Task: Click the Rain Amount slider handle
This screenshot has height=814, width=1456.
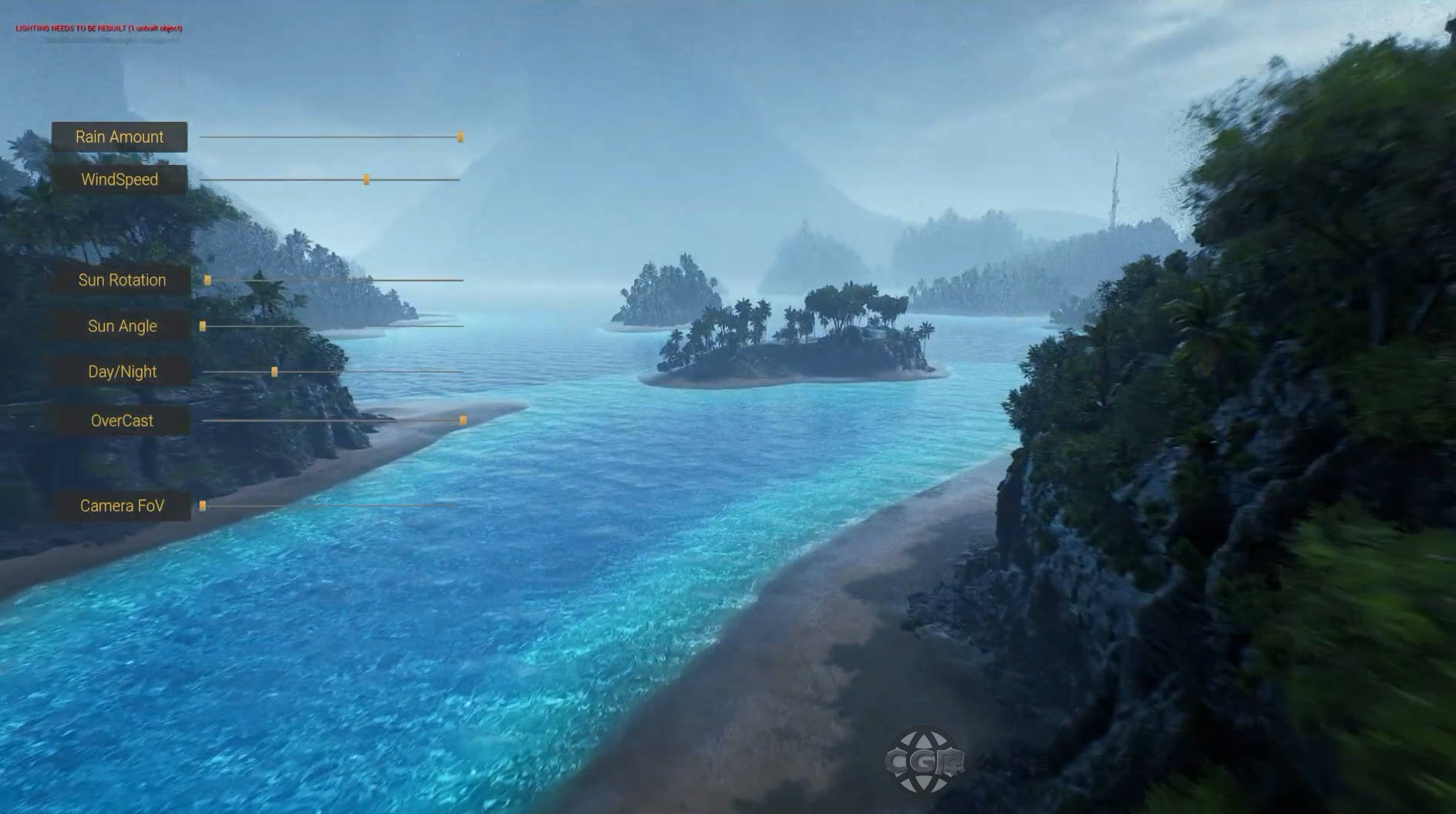Action: [x=460, y=137]
